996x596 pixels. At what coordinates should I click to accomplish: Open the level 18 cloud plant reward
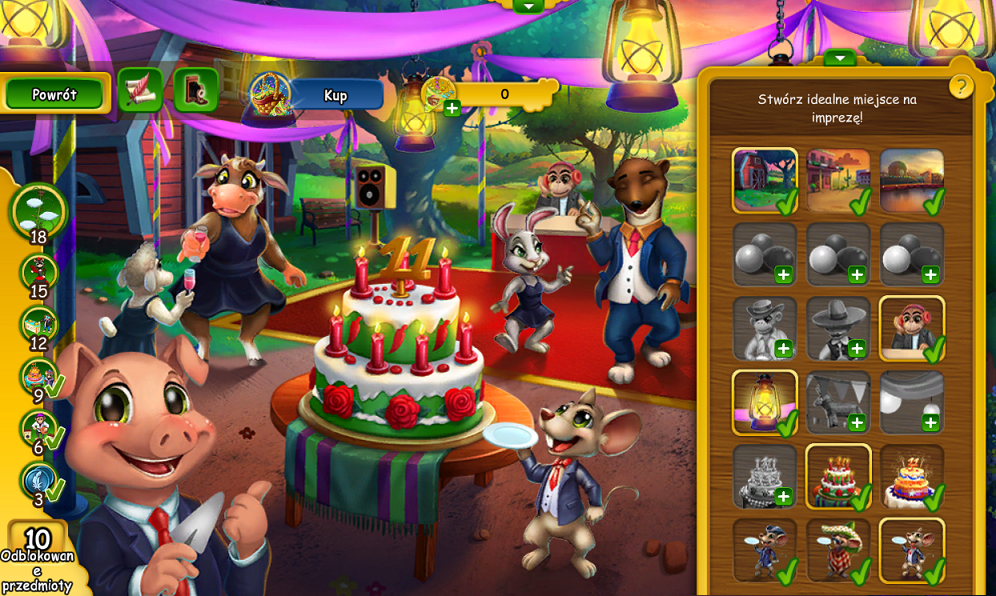(39, 209)
